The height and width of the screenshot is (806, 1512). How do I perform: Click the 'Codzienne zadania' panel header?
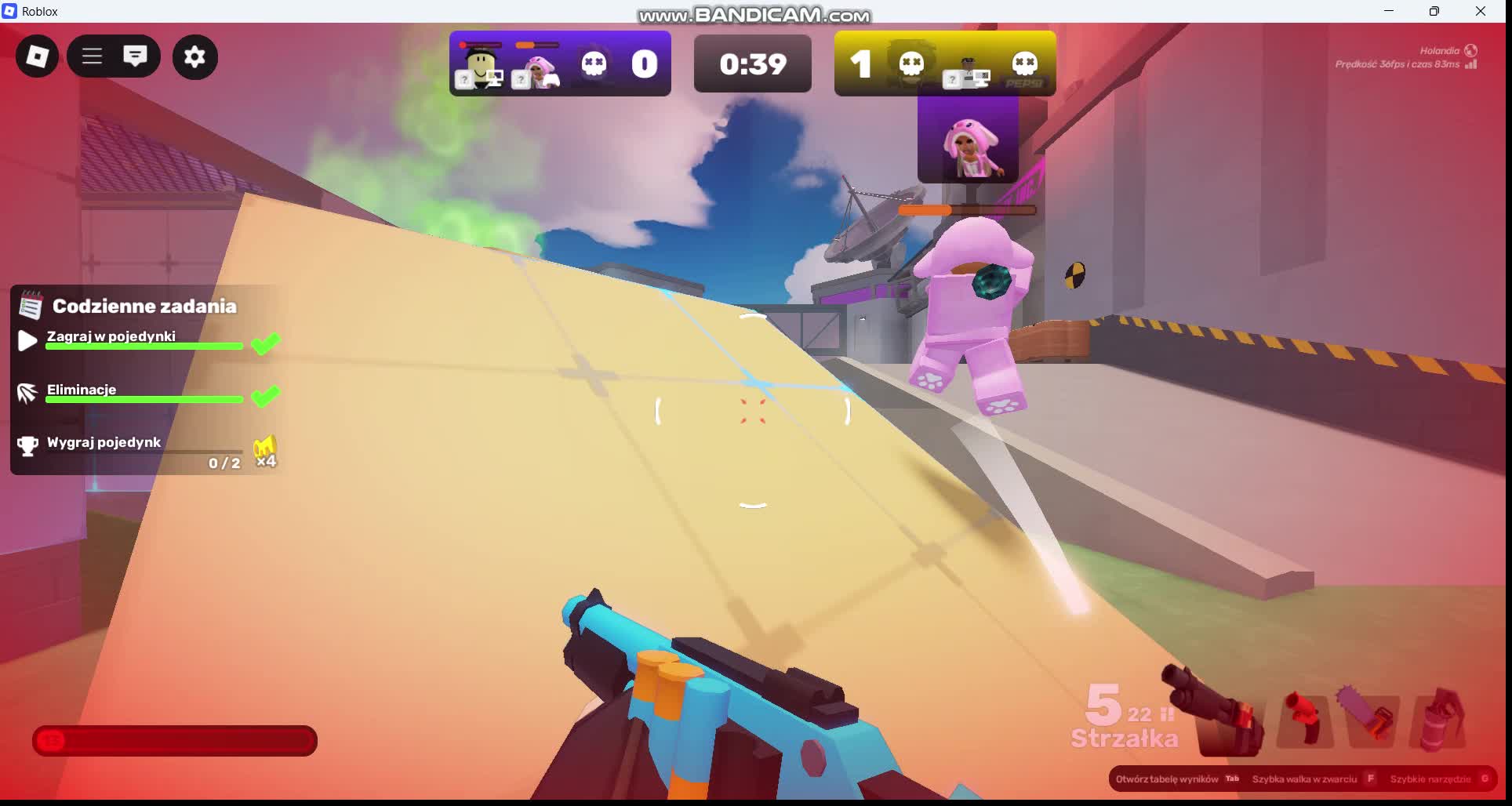[144, 306]
